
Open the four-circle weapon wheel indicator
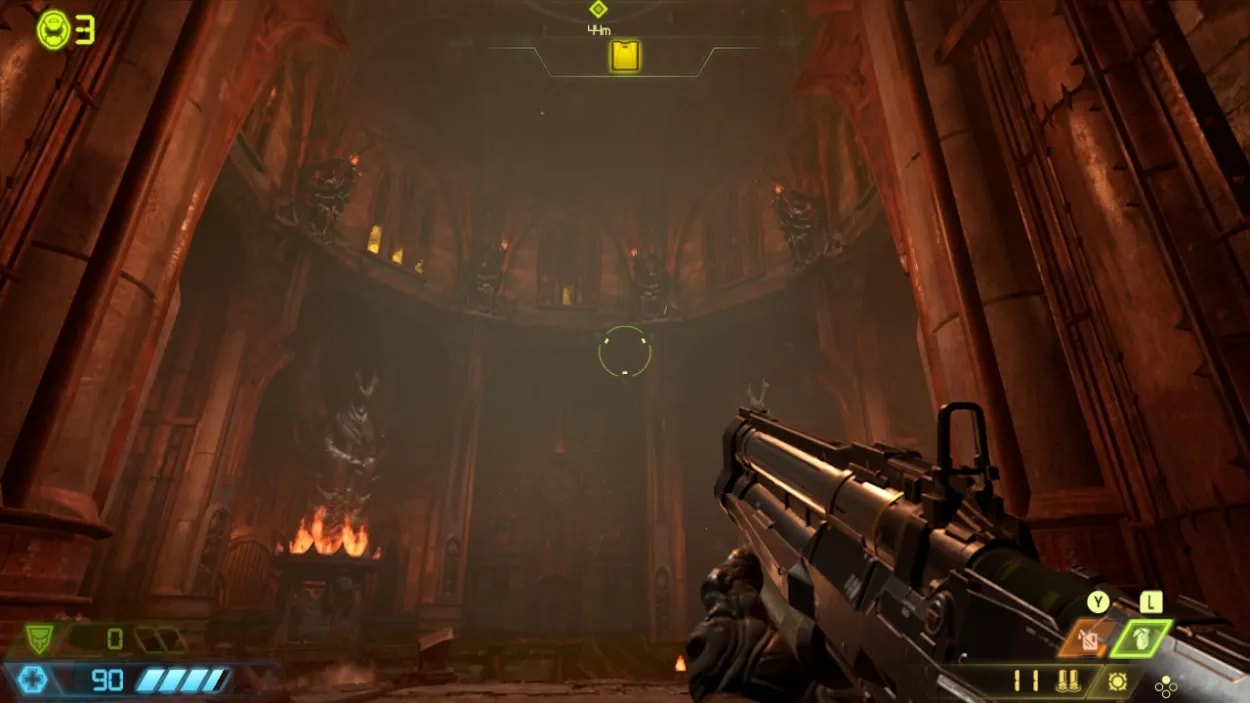(1165, 687)
